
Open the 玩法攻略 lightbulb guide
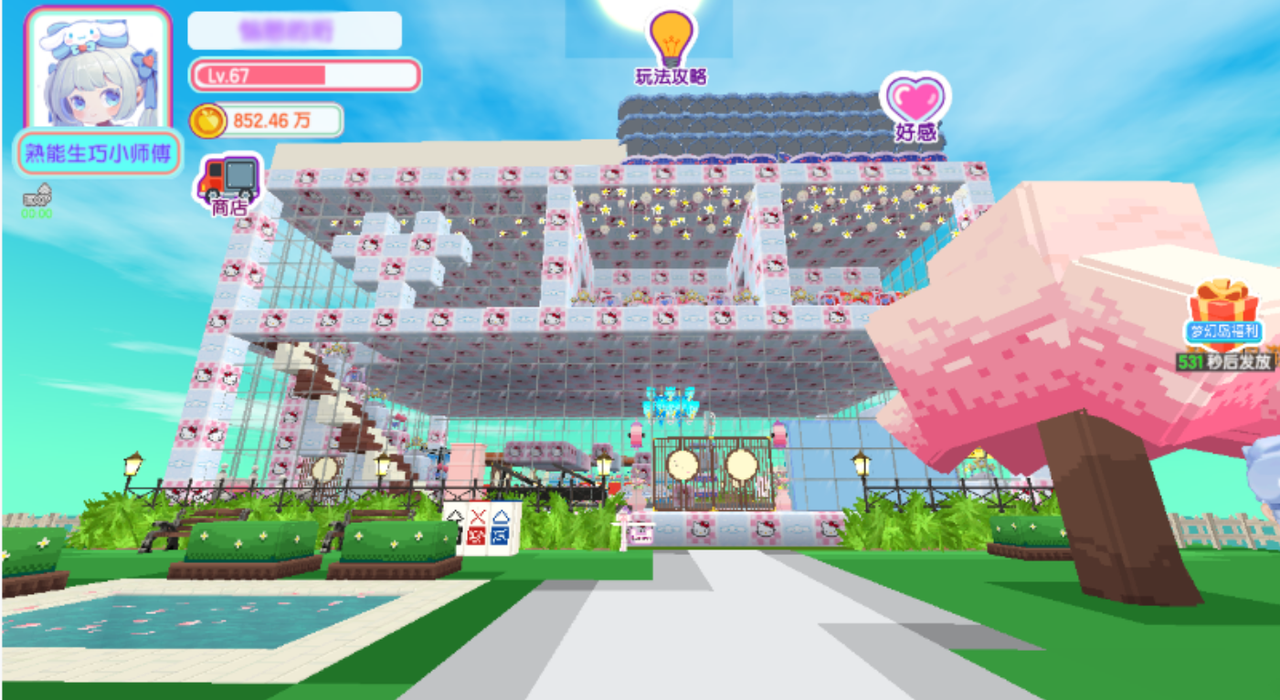(671, 46)
